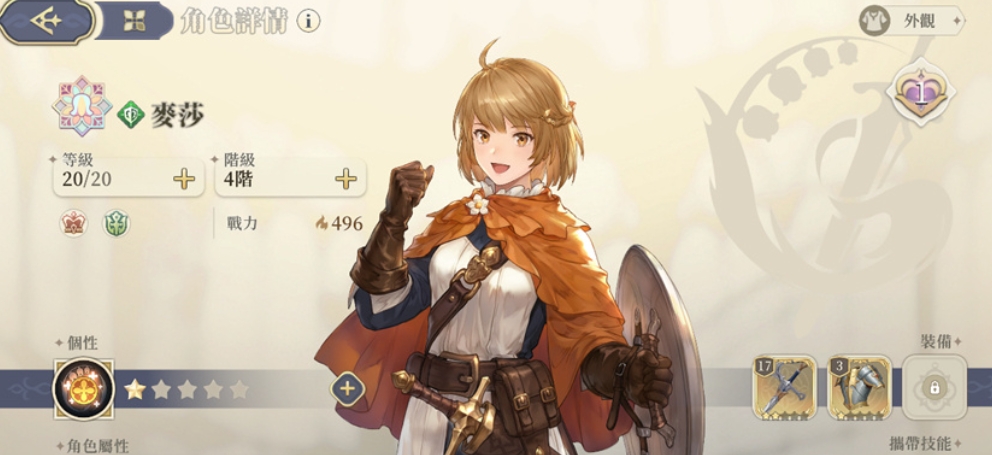Viewport: 992px width, 455px height.
Task: Tap the purple heart affinity badge
Action: [920, 92]
